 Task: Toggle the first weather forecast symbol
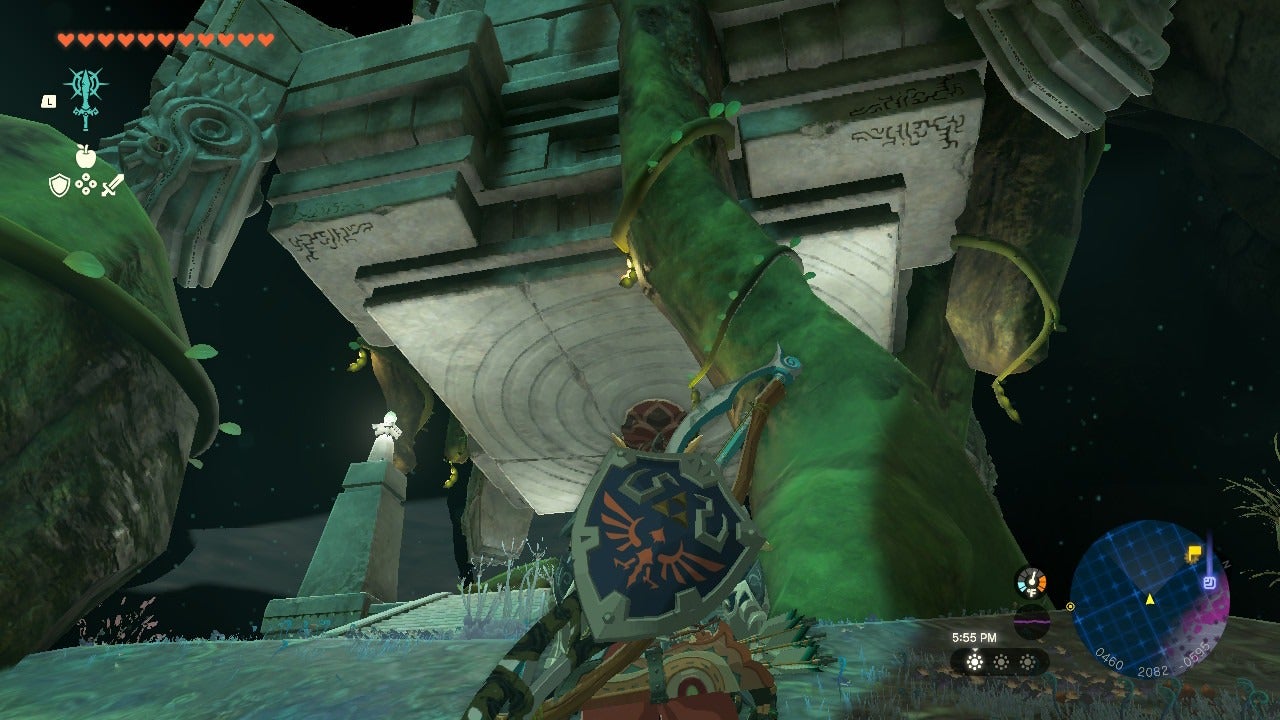coord(974,662)
